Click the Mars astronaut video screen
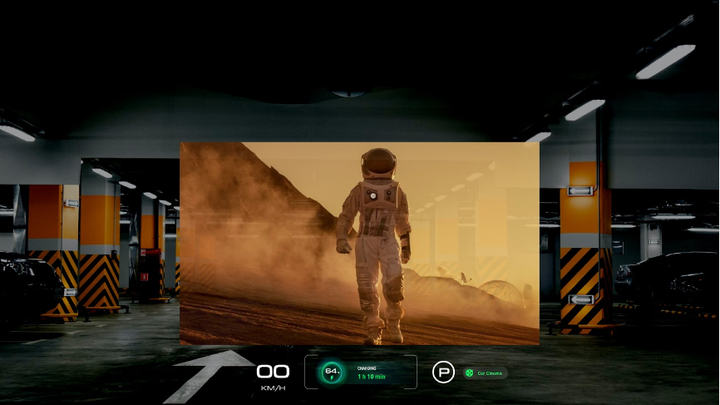720x405 pixels. [x=359, y=243]
